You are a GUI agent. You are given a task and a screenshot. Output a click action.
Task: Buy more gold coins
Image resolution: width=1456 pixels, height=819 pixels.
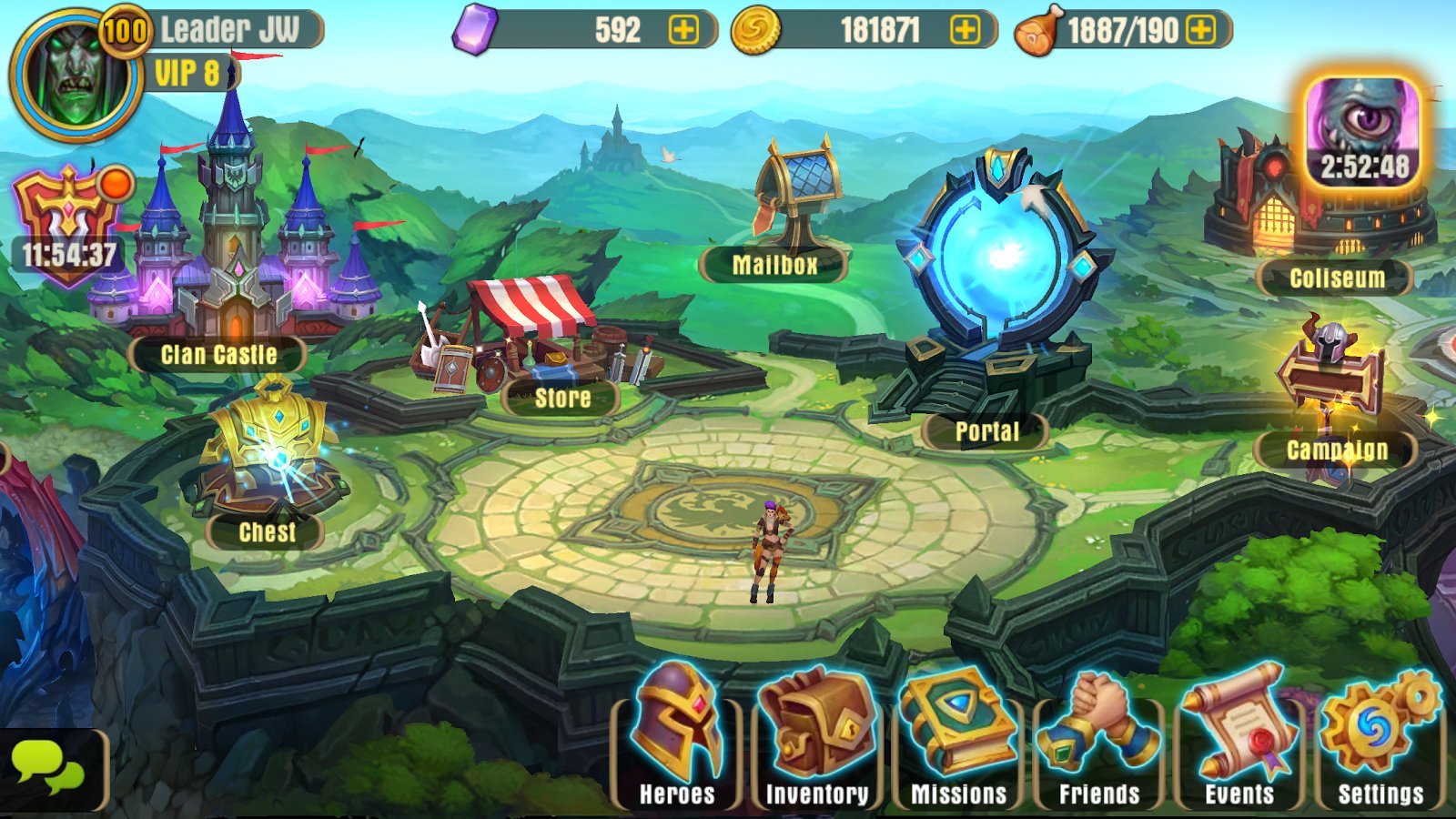tap(965, 30)
